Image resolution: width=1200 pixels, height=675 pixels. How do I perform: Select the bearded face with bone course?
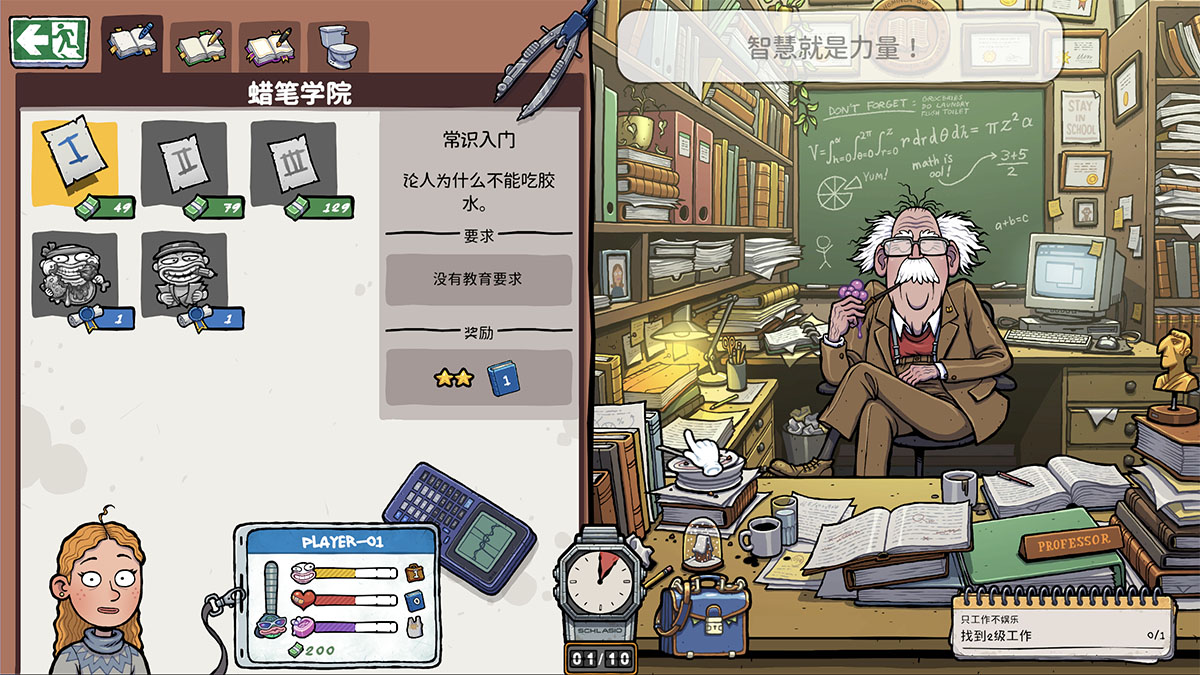(x=75, y=275)
